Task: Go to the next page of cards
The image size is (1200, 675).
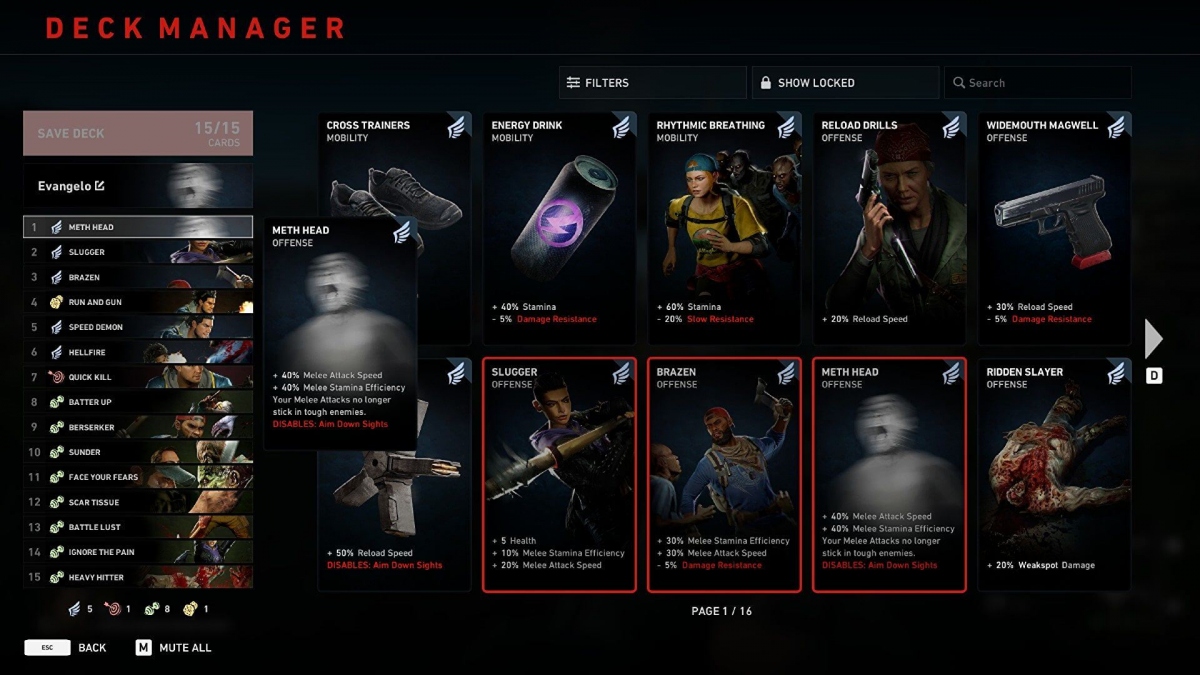Action: 1154,339
